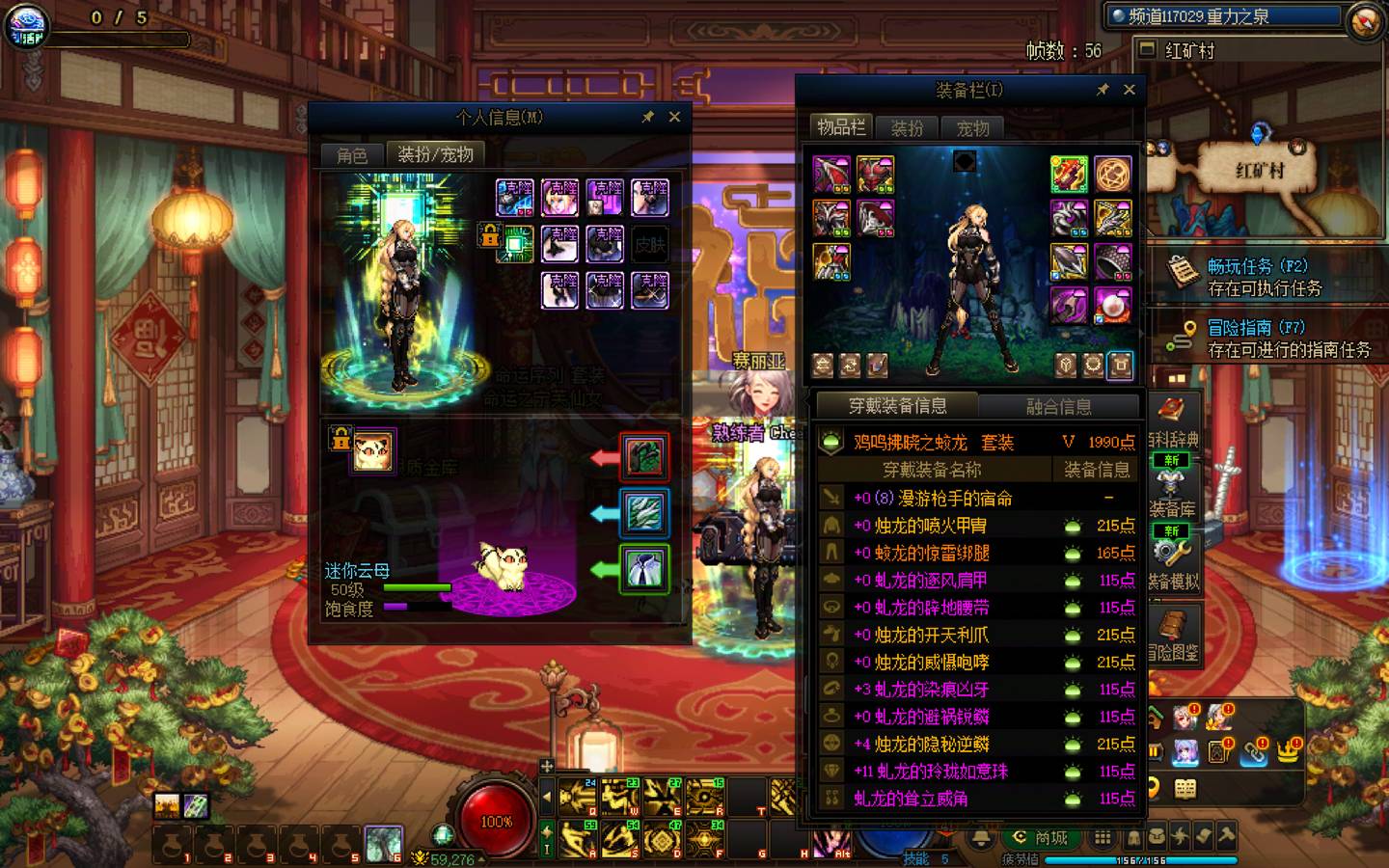
Task: Switch to the 装扮 costume tab
Action: [907, 128]
